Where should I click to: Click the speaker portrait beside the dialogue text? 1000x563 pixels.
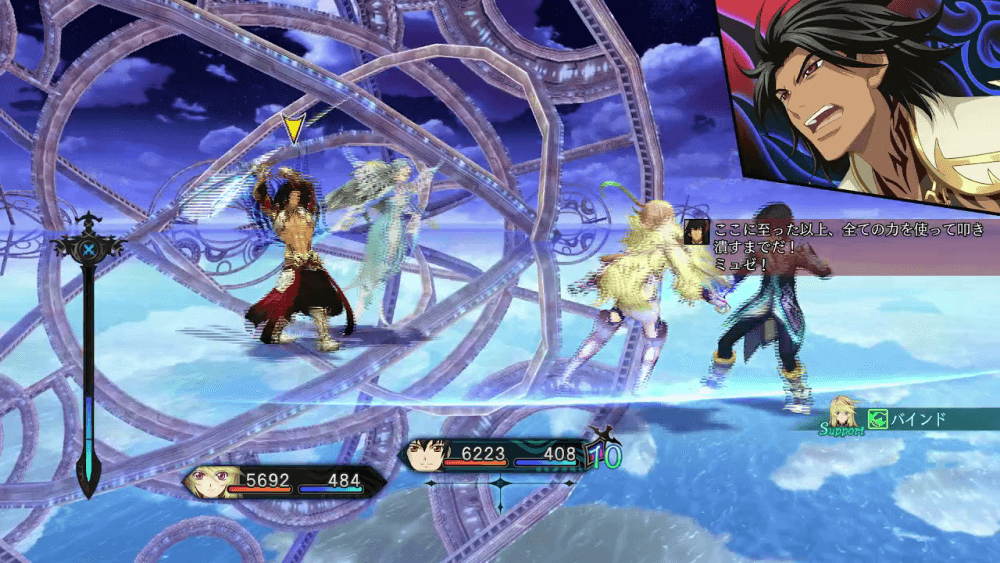coord(697,232)
